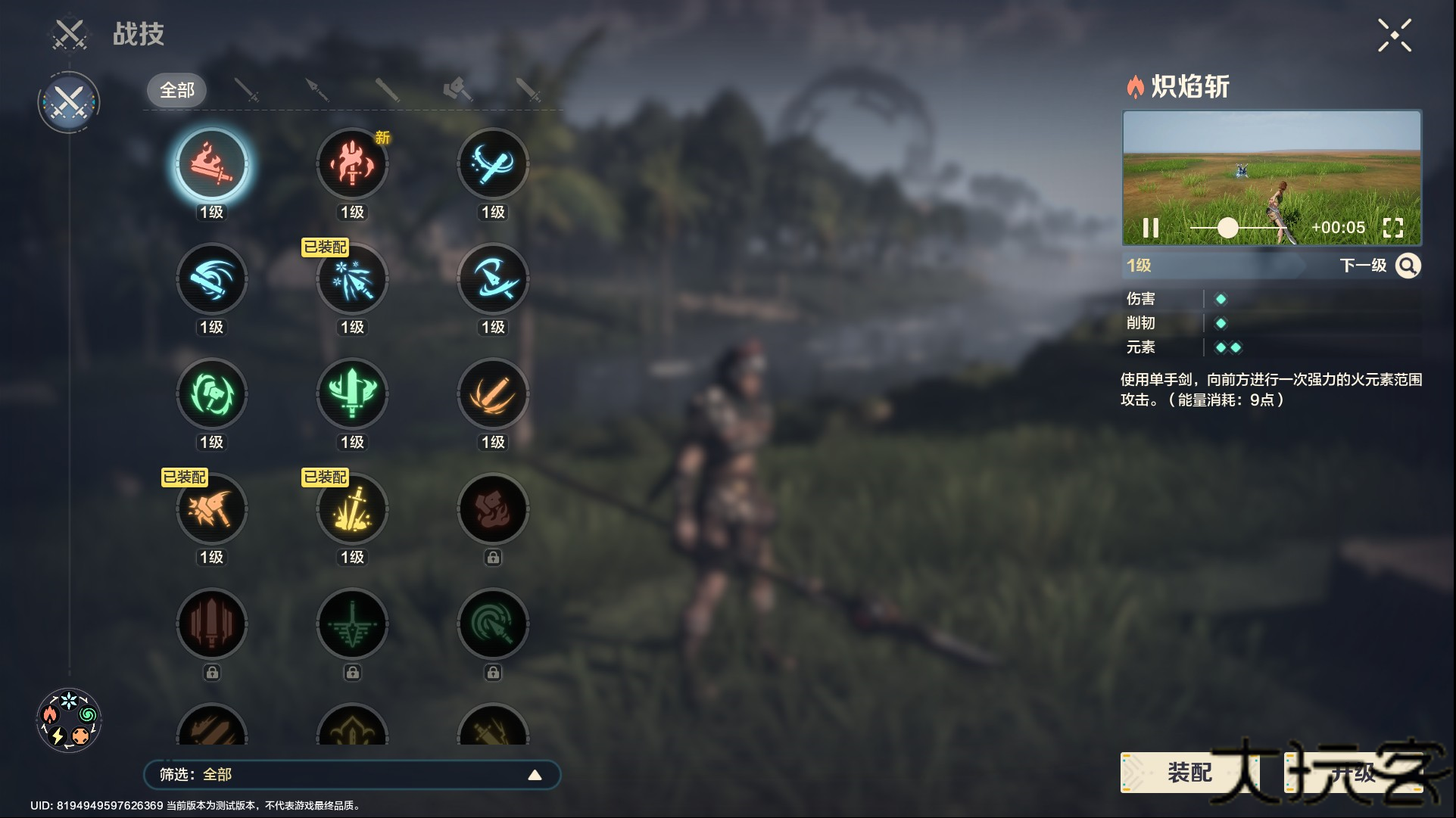Choose the red flame skill marked 新

[352, 164]
